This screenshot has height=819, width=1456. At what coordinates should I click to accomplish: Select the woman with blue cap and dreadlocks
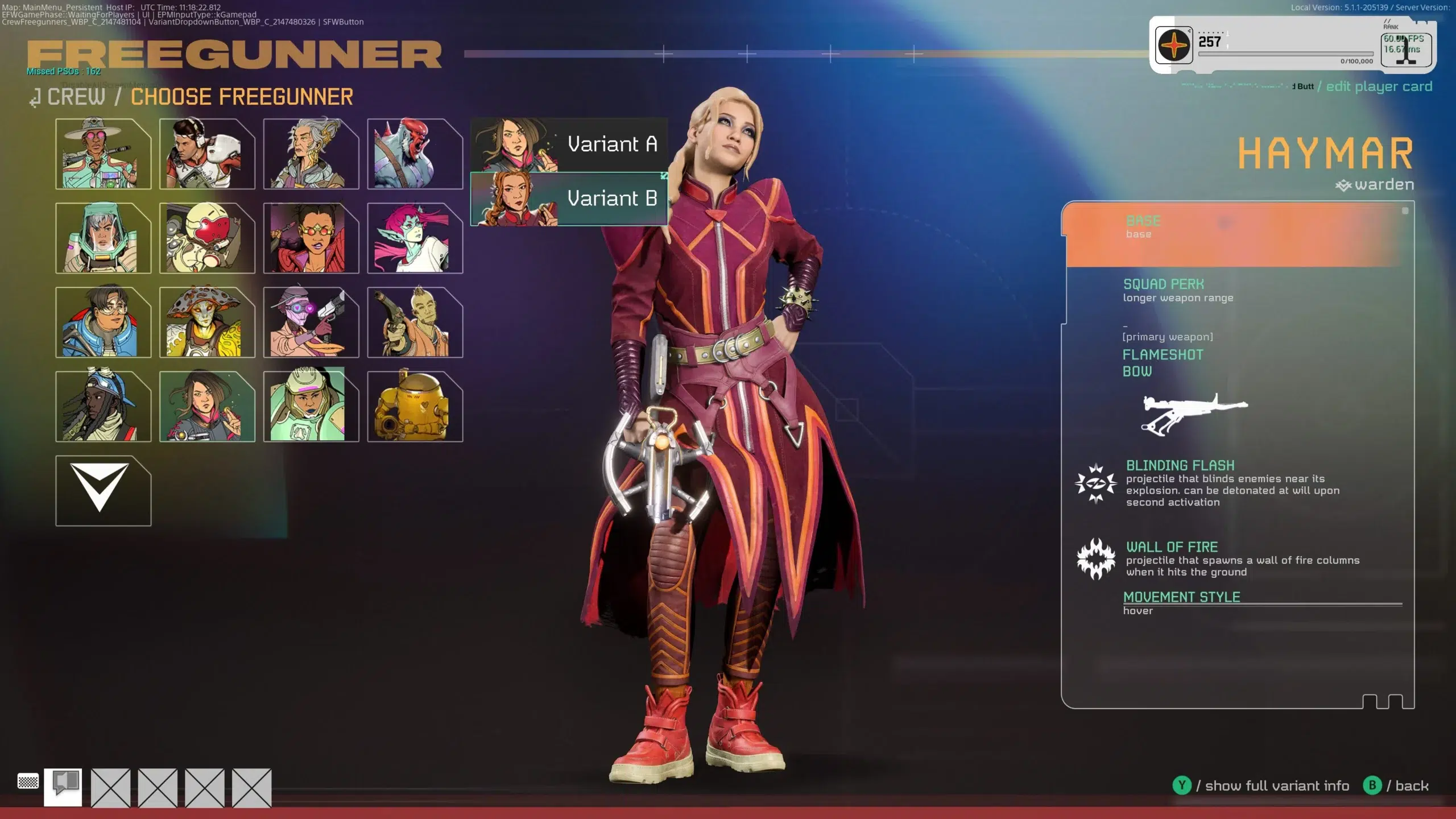coord(103,406)
